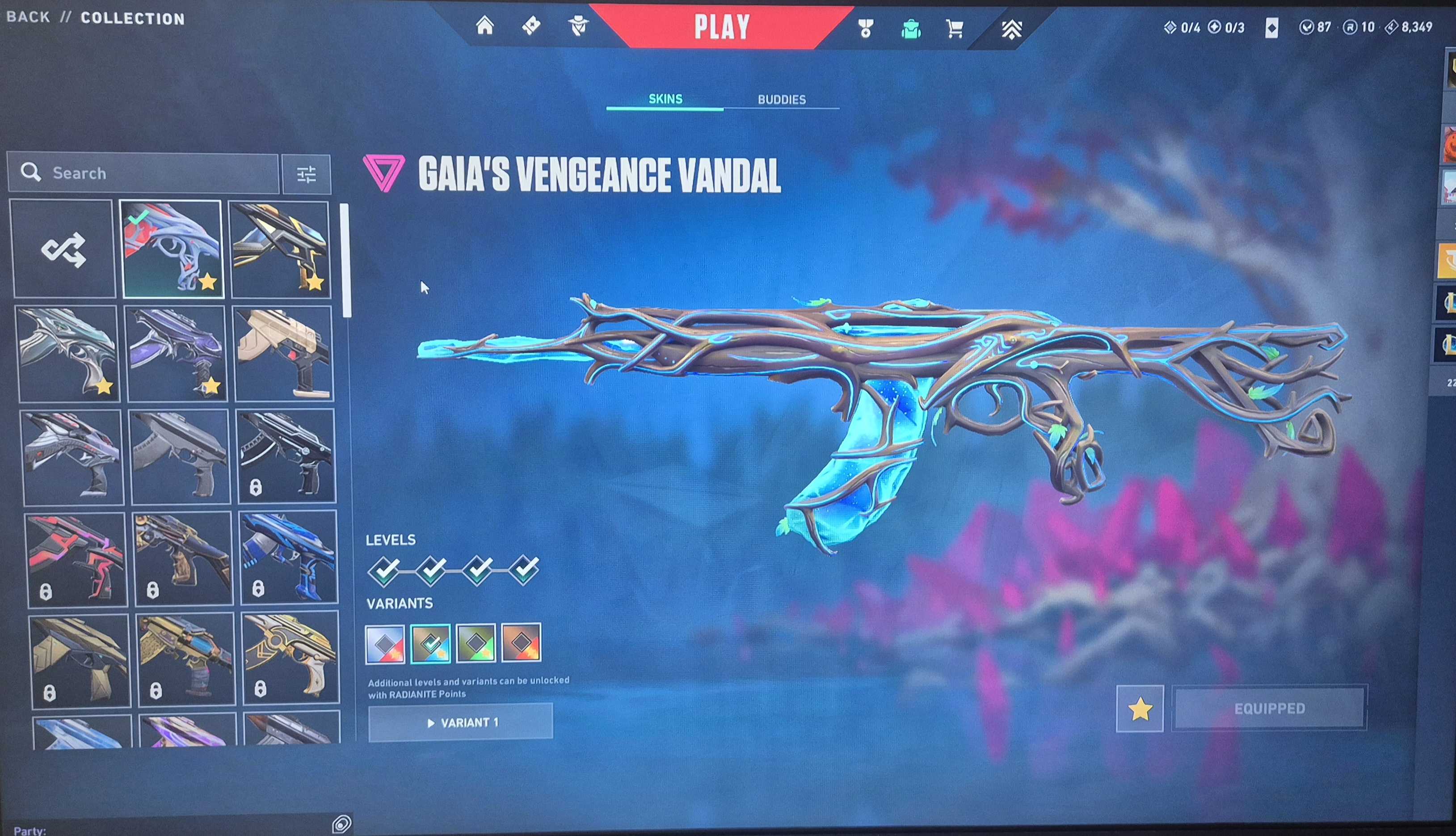The width and height of the screenshot is (1456, 836).
Task: Go back to the Collection screen
Action: [x=28, y=17]
